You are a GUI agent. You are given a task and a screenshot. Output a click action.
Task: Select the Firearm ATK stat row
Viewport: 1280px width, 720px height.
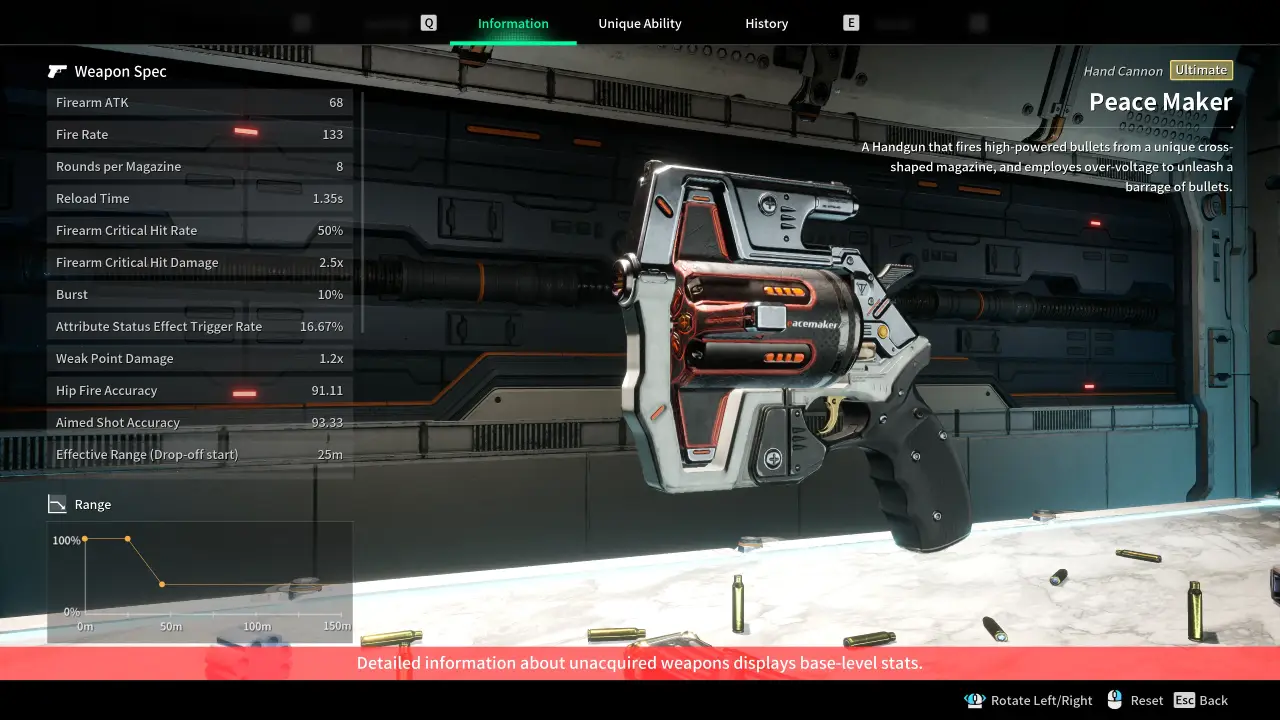coord(199,102)
